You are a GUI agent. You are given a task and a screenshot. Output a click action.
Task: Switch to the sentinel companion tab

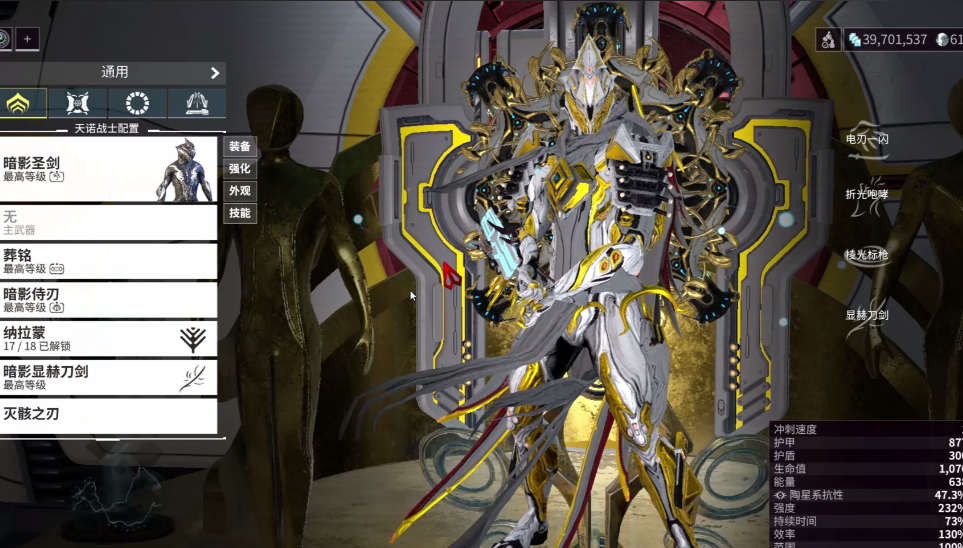point(82,103)
